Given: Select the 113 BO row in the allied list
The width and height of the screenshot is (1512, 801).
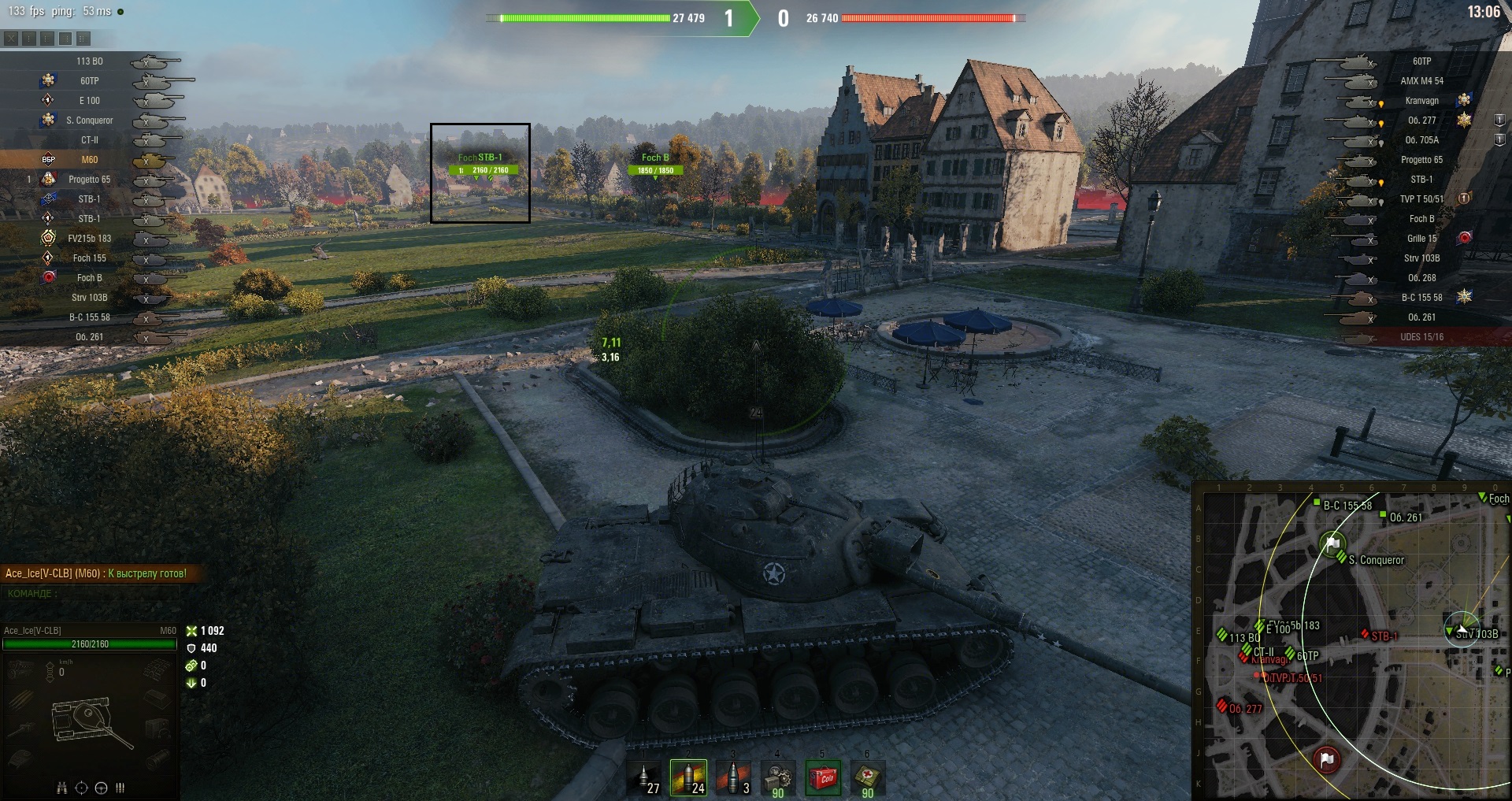Looking at the screenshot, I should point(90,61).
